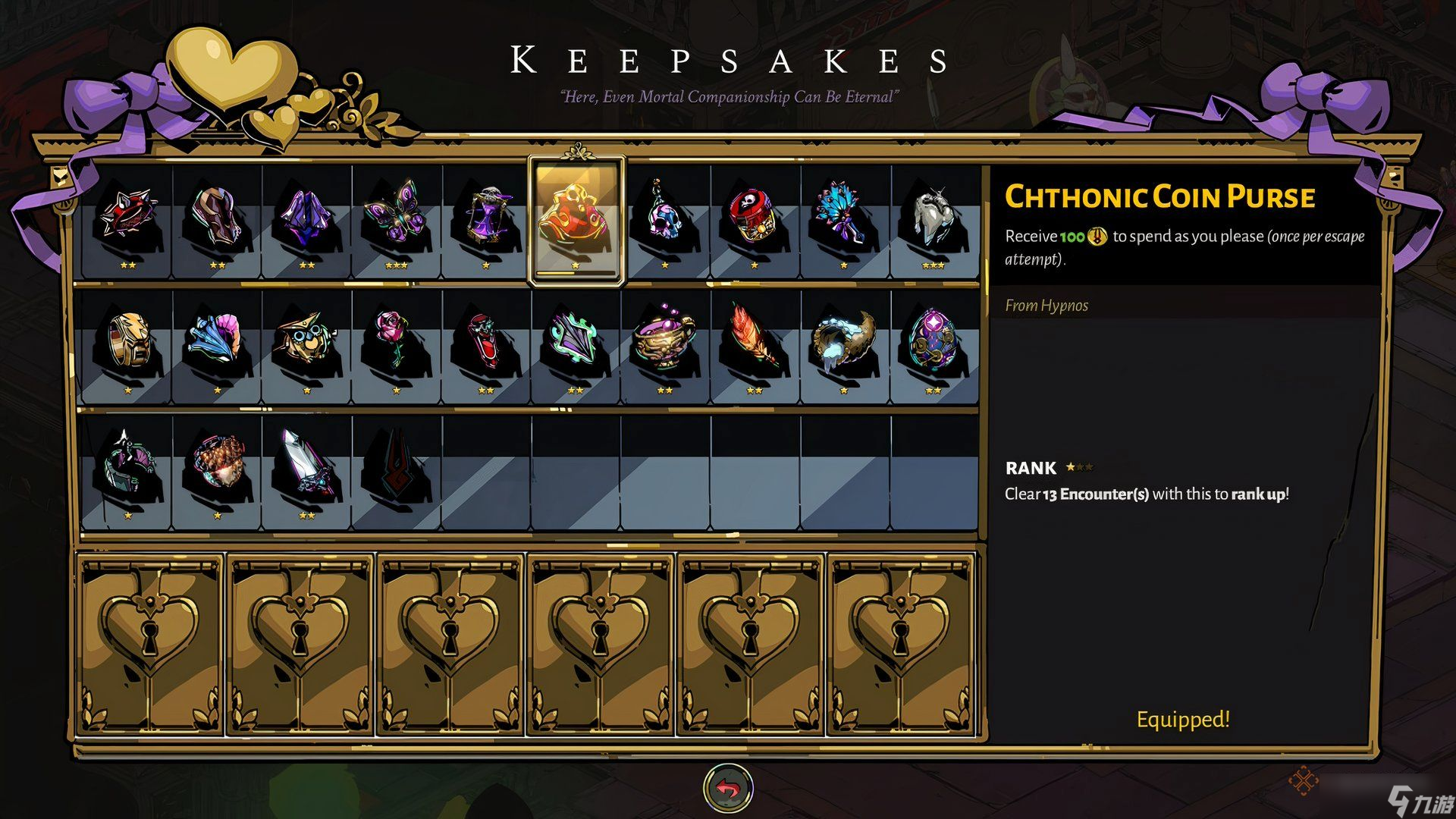The width and height of the screenshot is (1456, 819).
Task: Select the white Lucky Tooth keepsake
Action: 934,218
